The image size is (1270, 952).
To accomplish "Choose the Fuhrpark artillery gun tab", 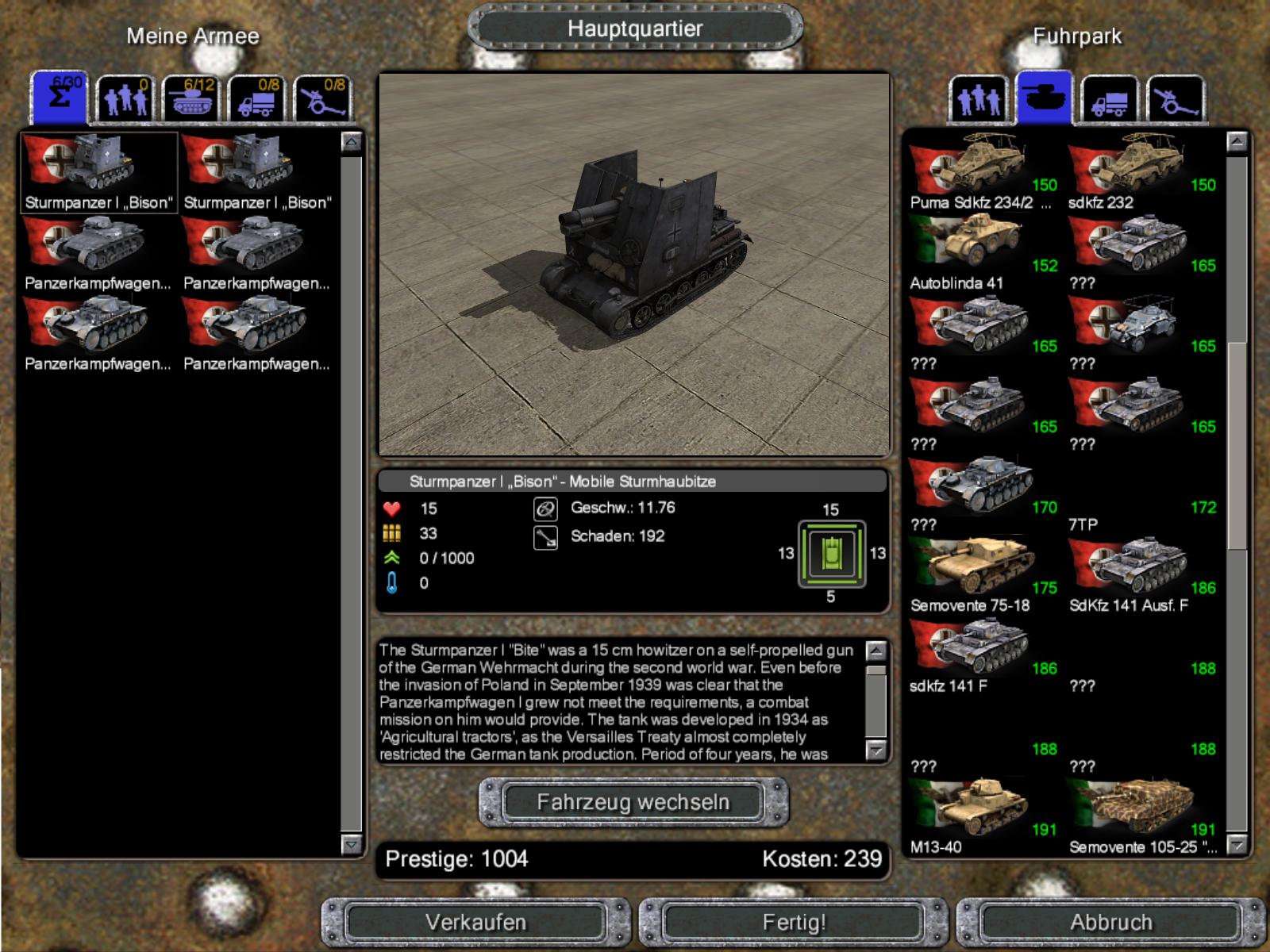I will tap(1176, 100).
